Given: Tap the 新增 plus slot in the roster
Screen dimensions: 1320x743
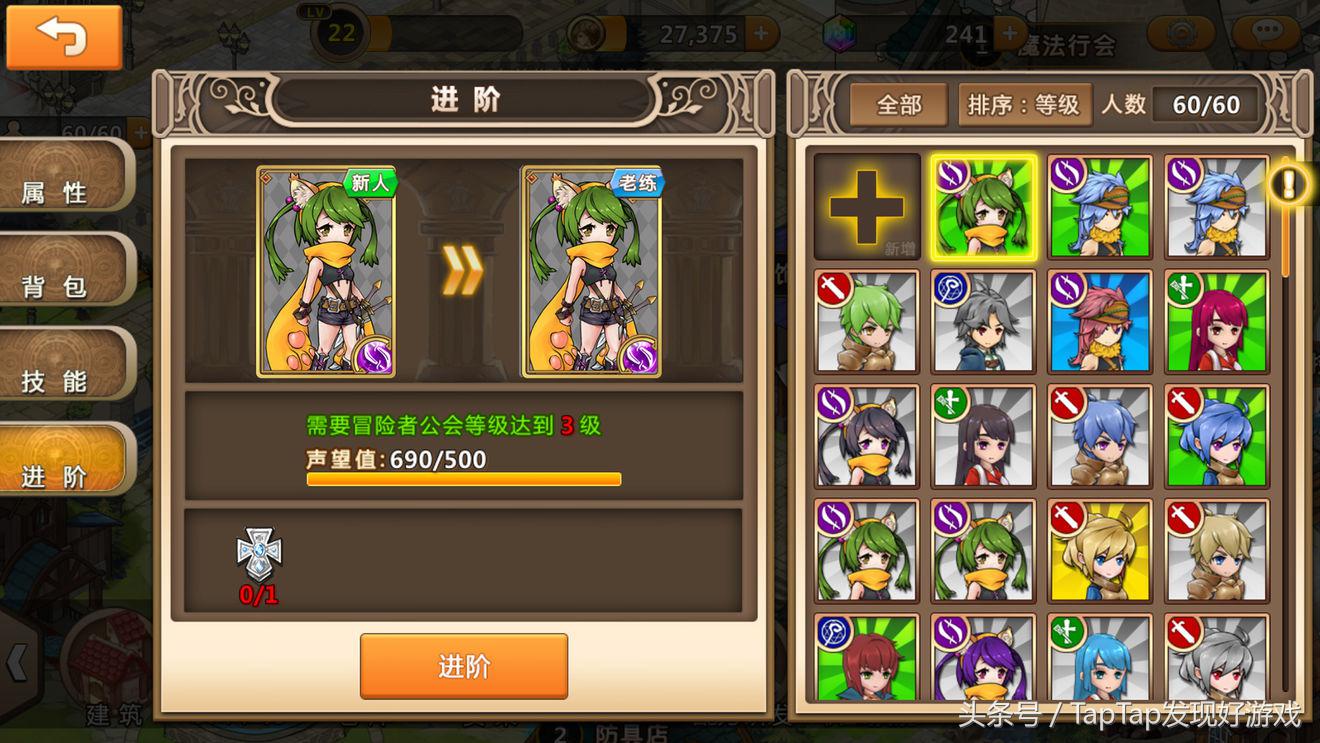Looking at the screenshot, I should tap(866, 208).
